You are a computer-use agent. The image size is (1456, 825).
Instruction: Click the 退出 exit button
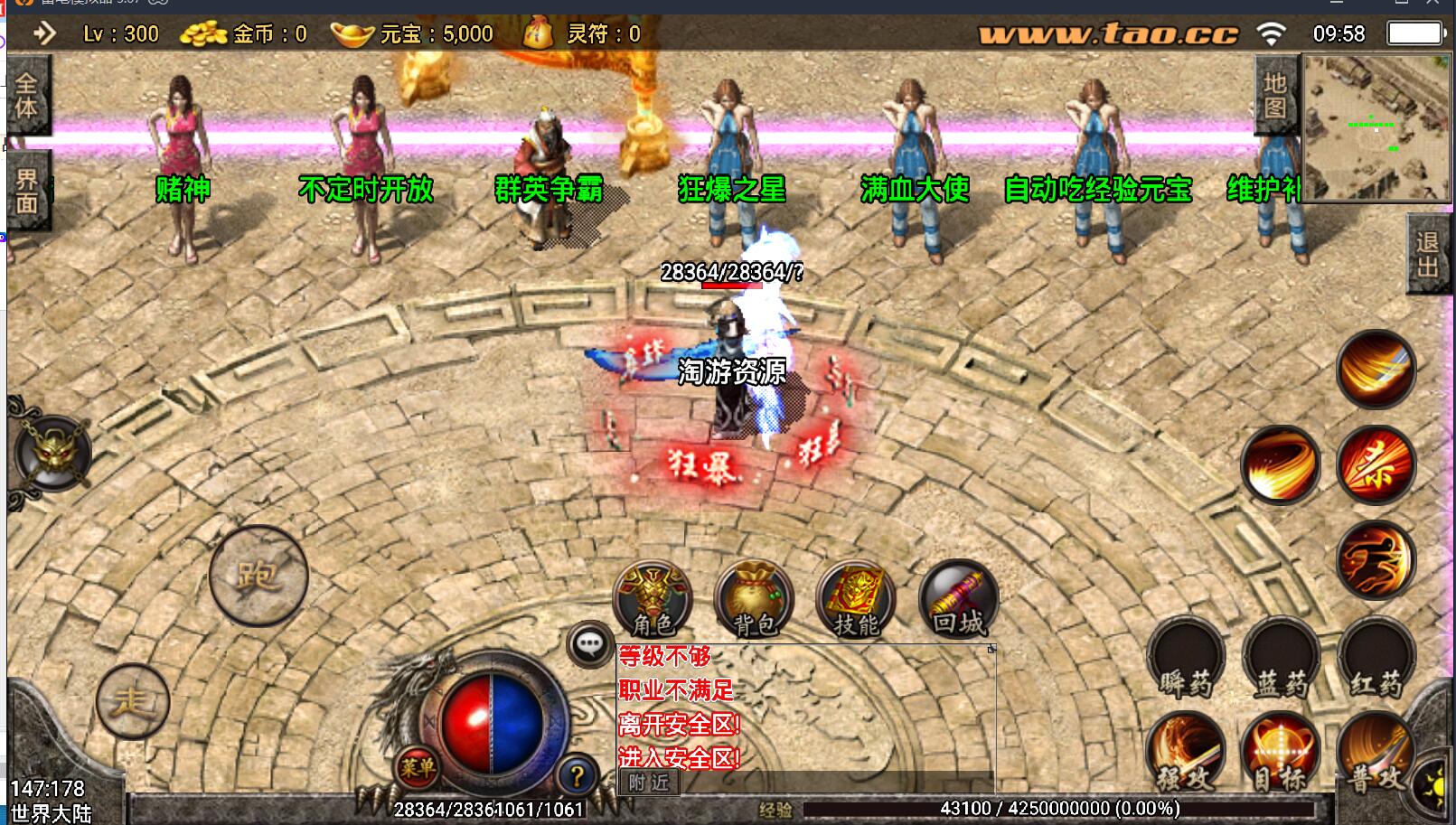click(1427, 254)
